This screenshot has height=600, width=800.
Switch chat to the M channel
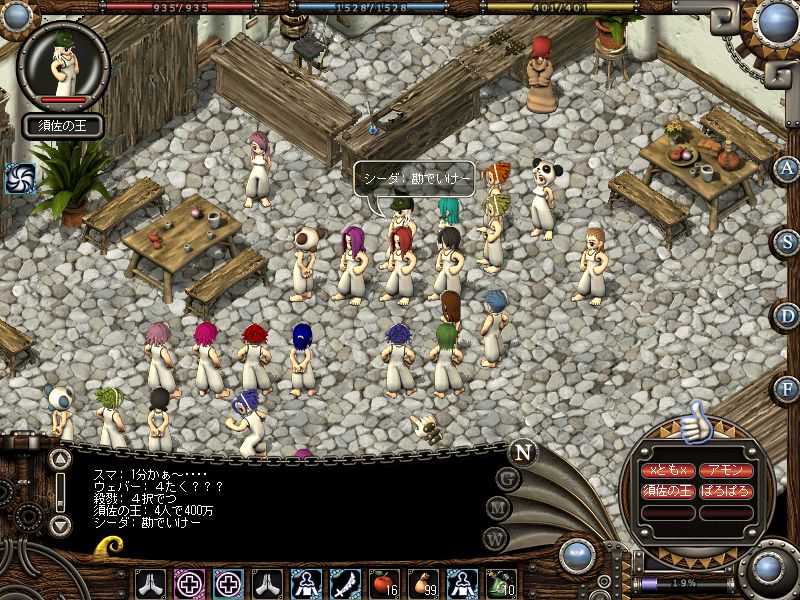point(498,507)
